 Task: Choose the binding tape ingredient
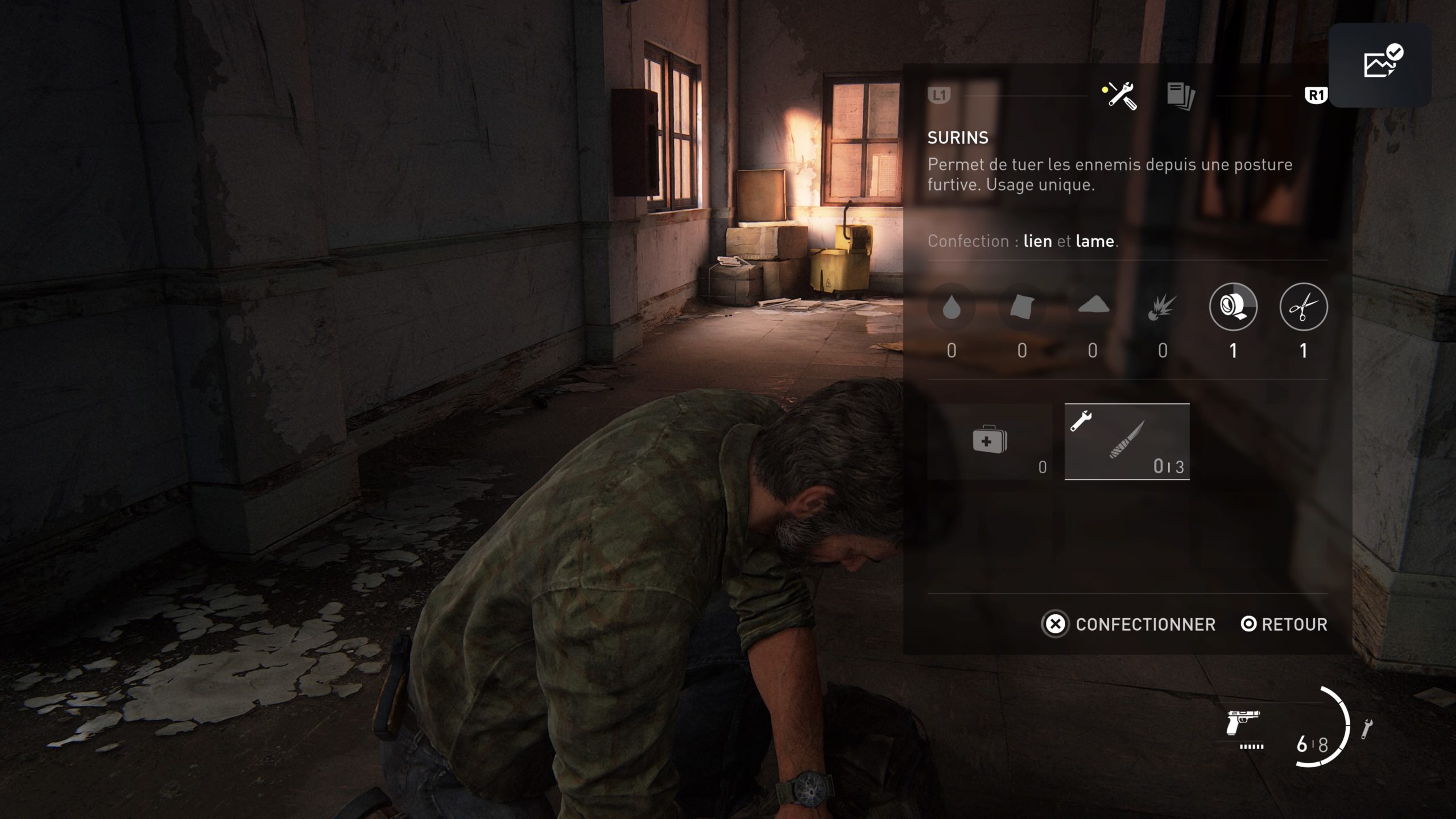click(x=1233, y=307)
